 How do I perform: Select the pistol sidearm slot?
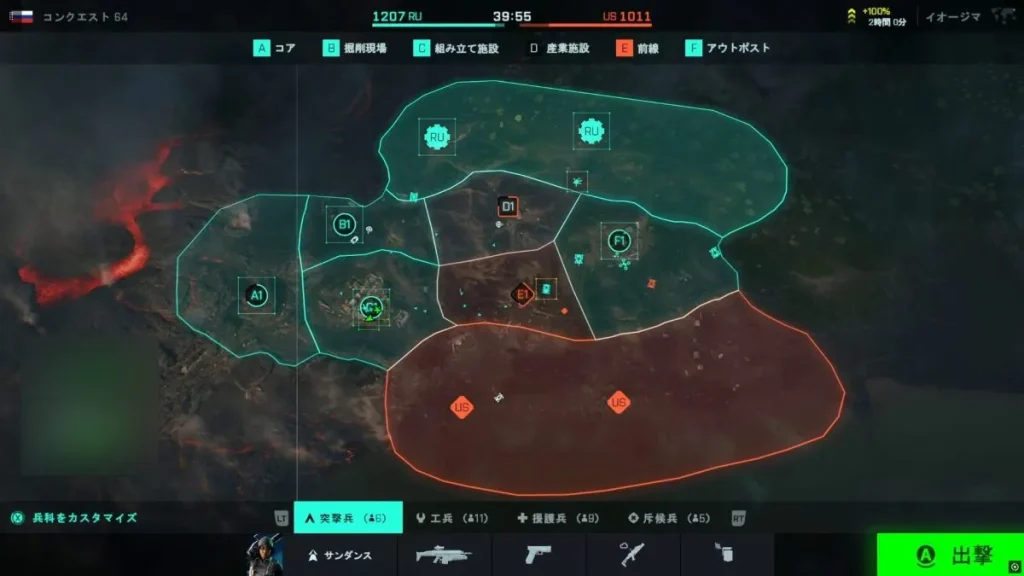click(539, 555)
